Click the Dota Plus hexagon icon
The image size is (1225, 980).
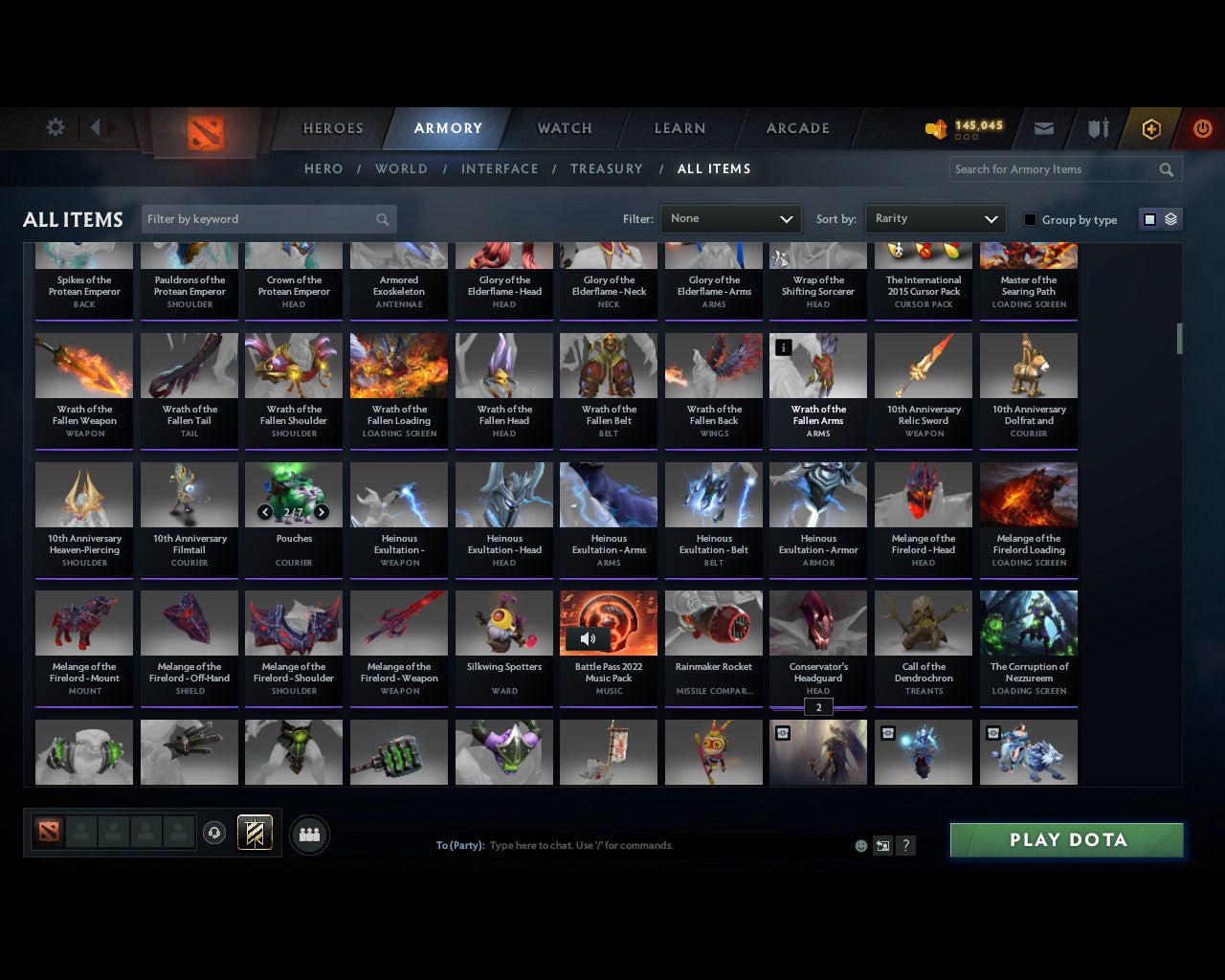point(1150,128)
